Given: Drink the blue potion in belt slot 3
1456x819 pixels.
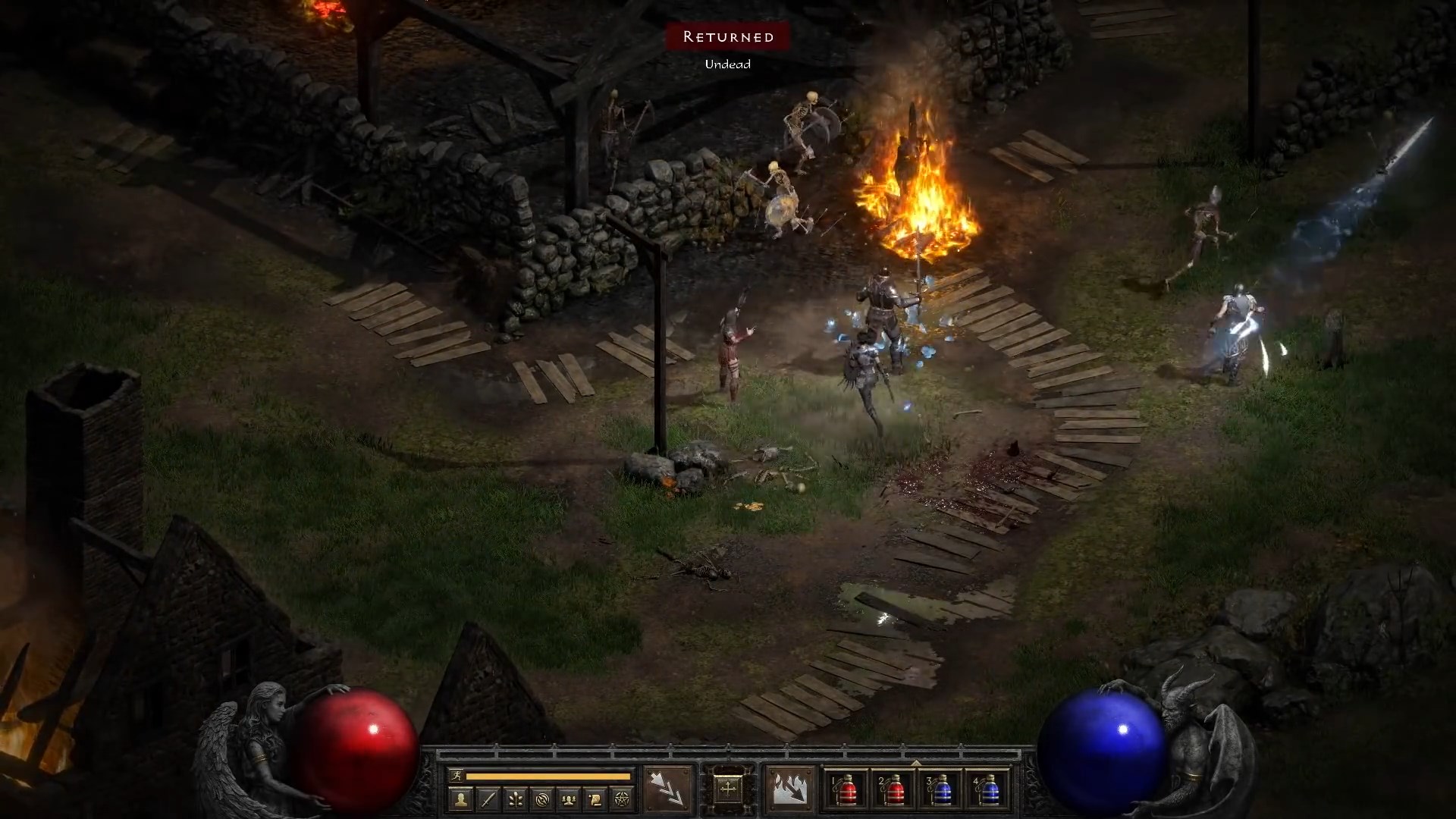Looking at the screenshot, I should click(x=943, y=791).
